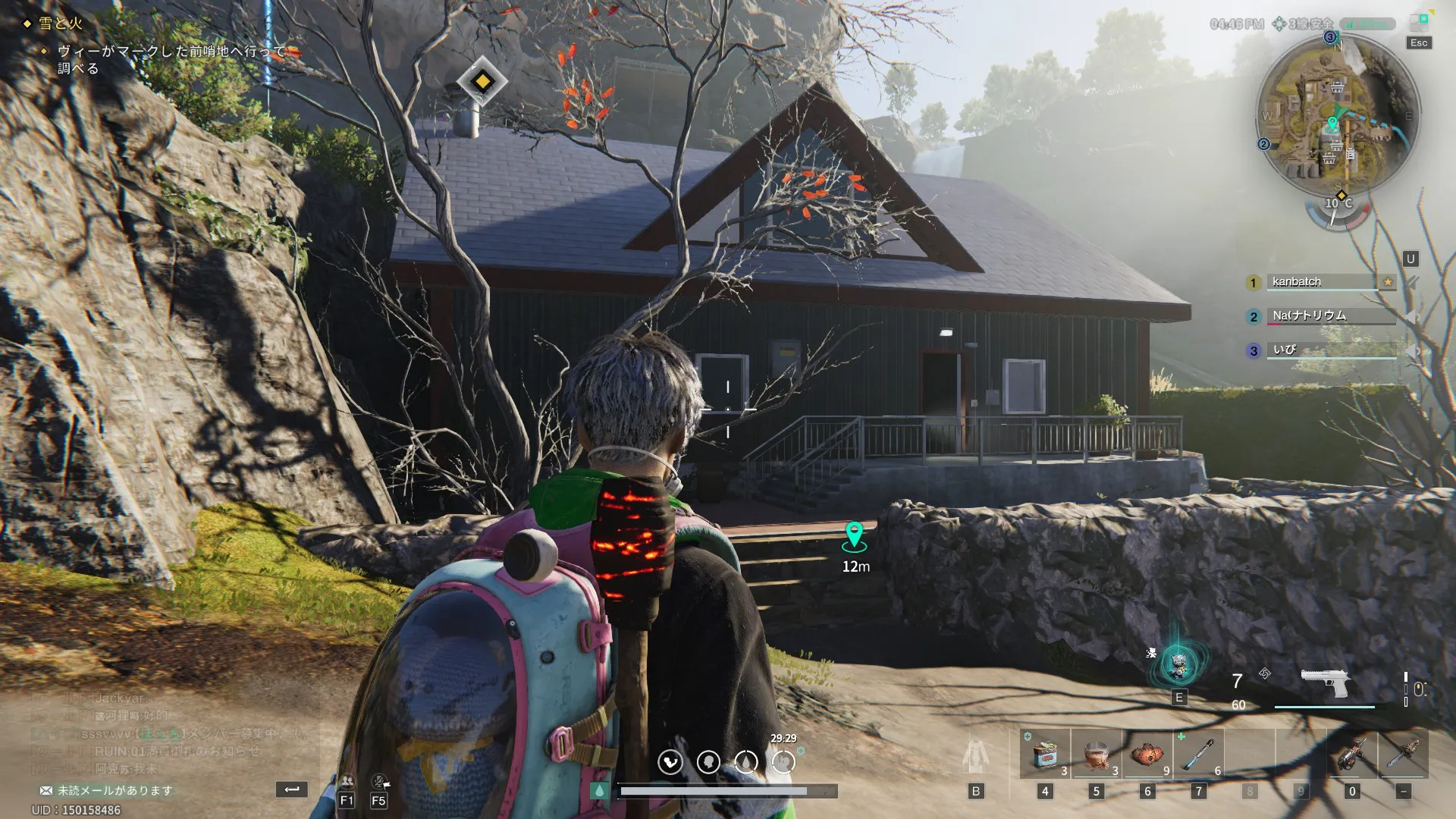The image size is (1456, 819).
Task: Open chat with the enter arrow button
Action: [x=291, y=789]
